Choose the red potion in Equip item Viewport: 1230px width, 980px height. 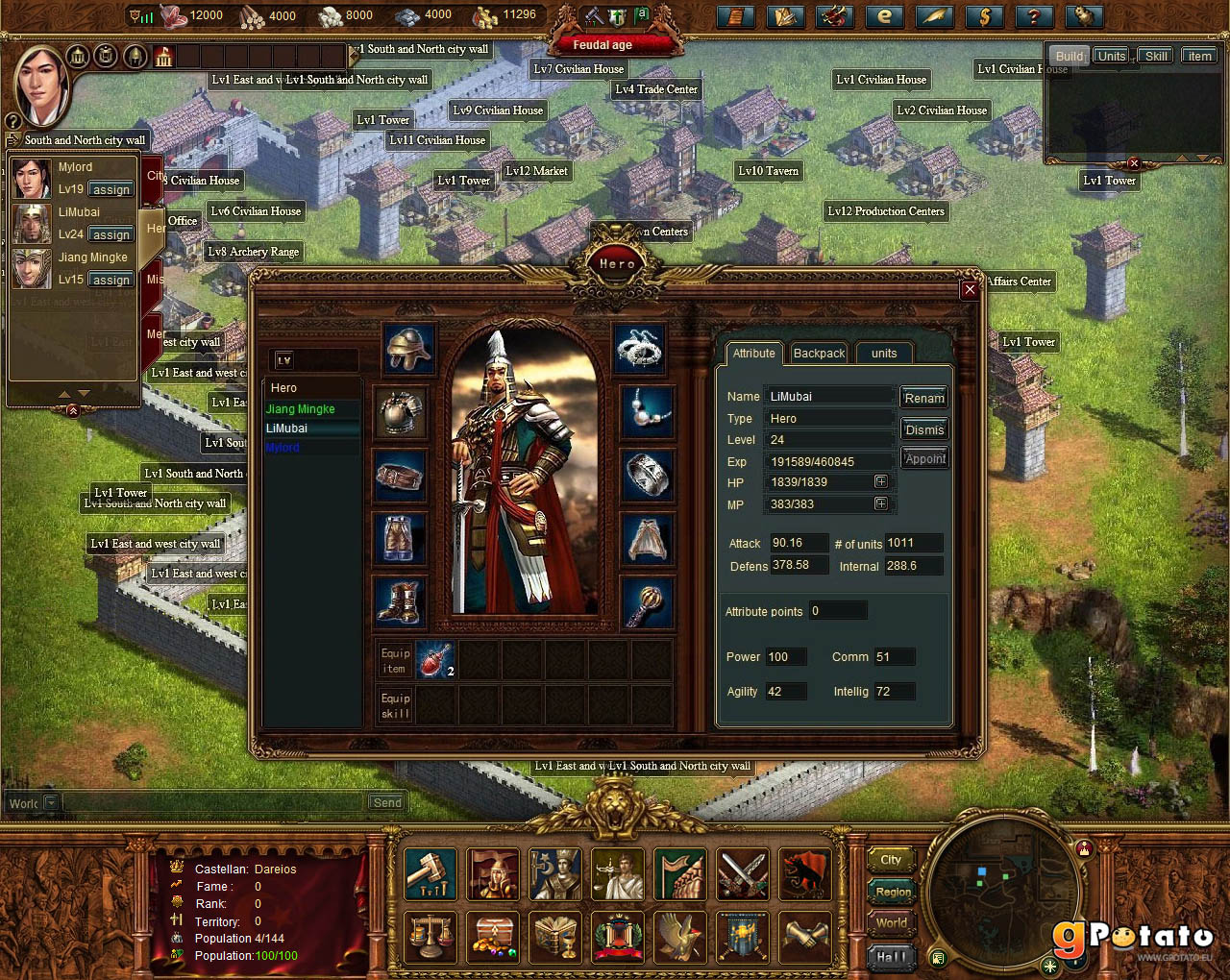coord(434,660)
